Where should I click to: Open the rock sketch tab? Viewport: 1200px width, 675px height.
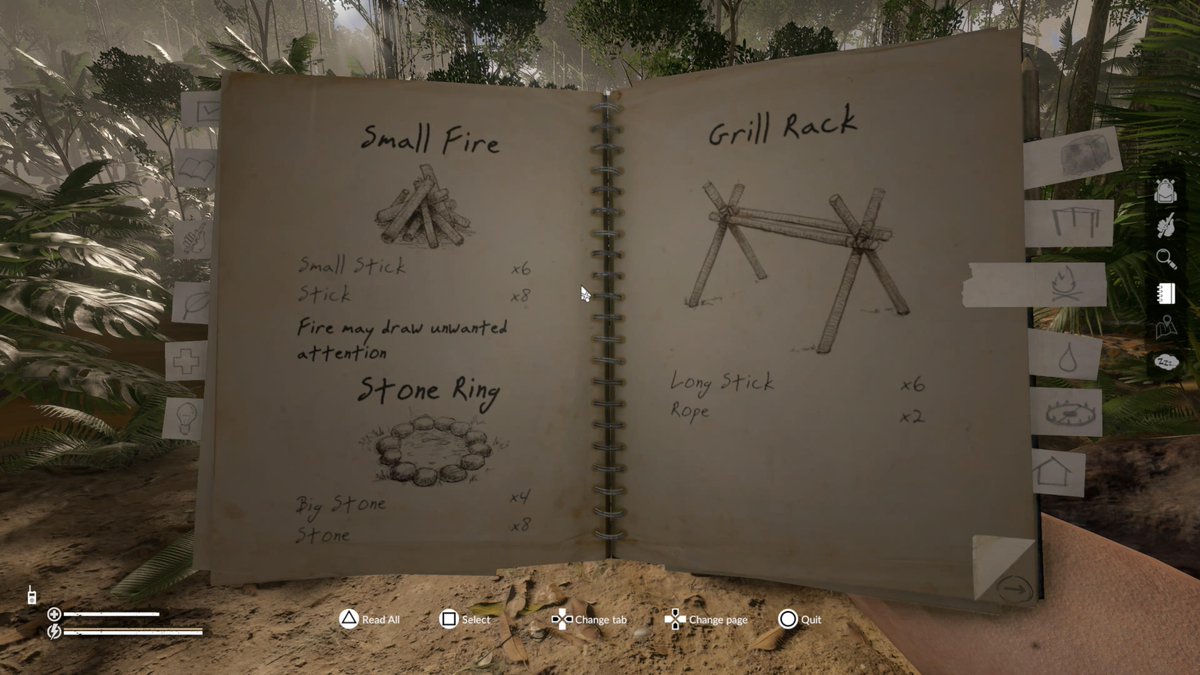1072,157
